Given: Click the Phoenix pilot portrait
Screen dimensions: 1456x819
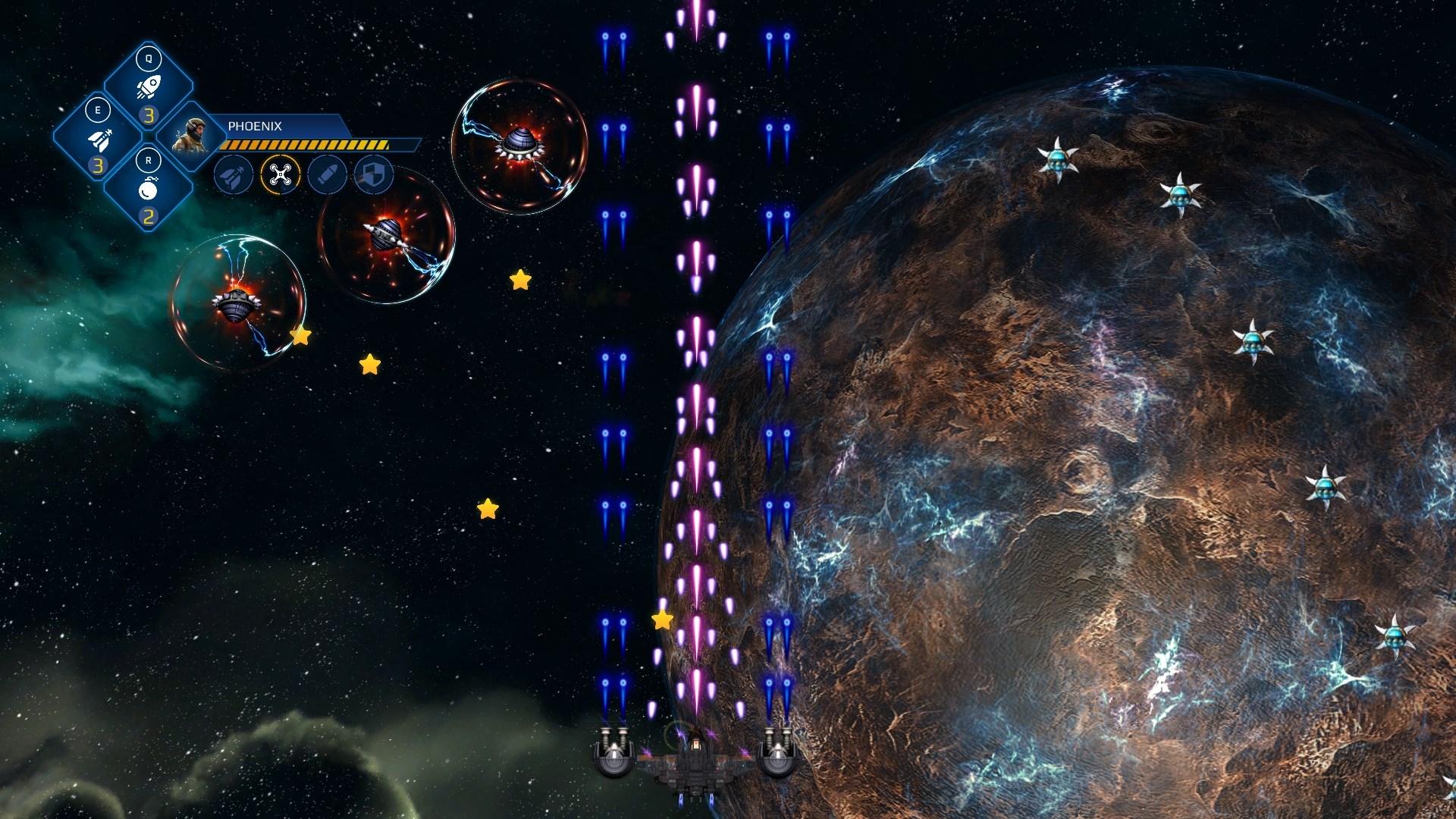Looking at the screenshot, I should pyautogui.click(x=190, y=135).
